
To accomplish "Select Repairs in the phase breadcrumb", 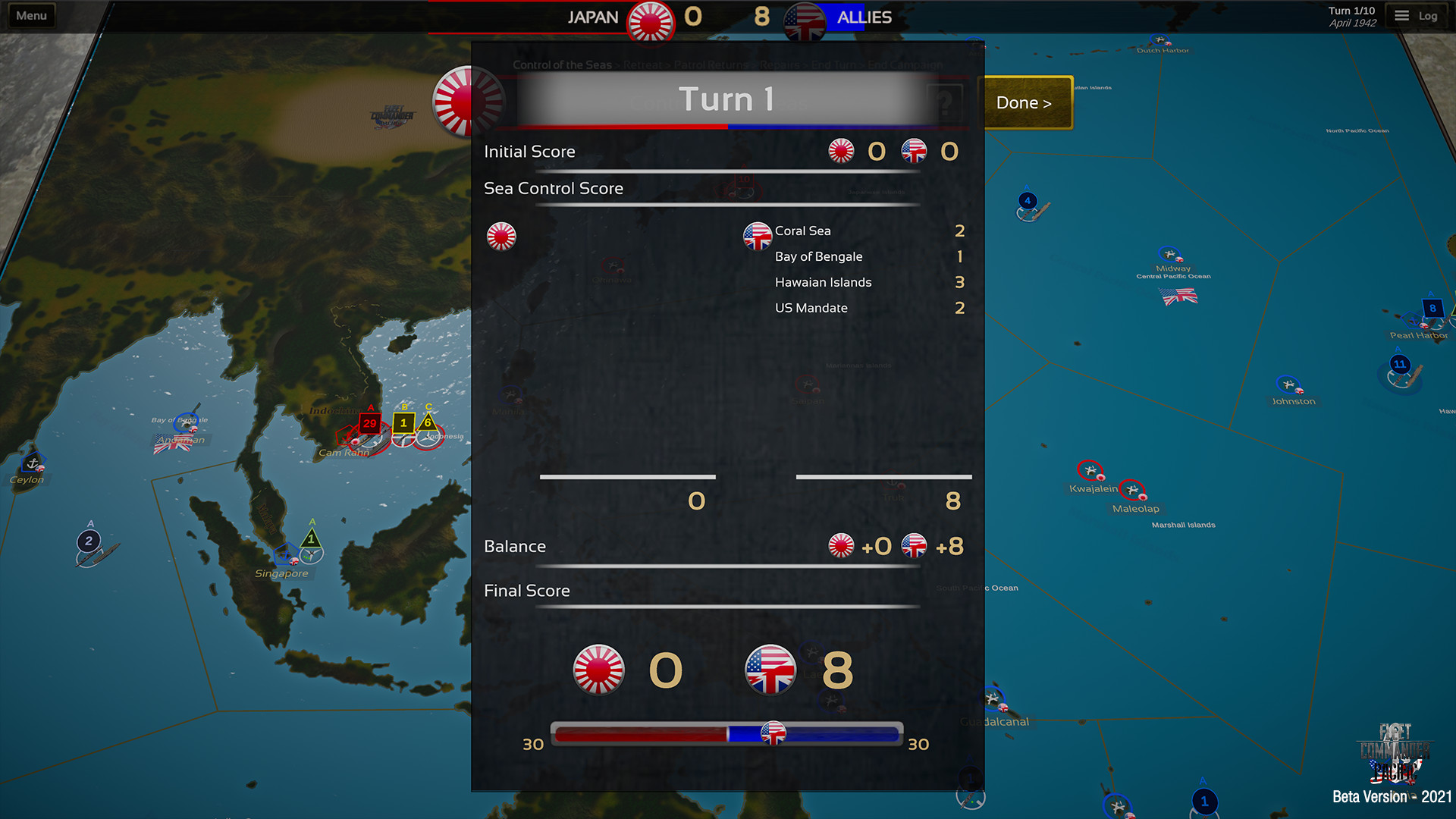I will click(780, 65).
